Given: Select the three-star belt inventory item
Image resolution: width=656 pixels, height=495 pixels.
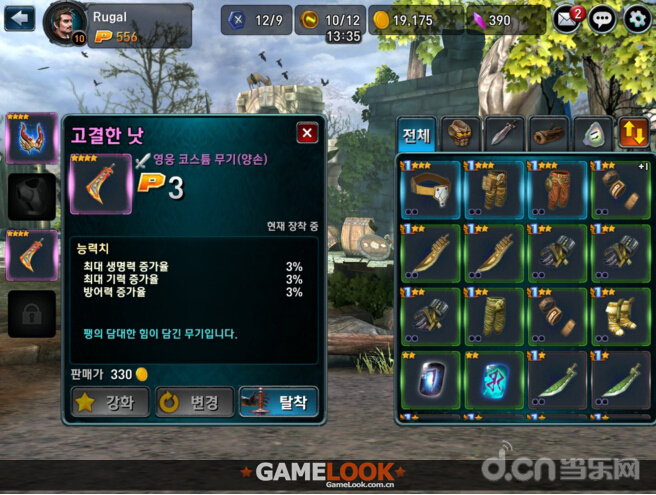Looking at the screenshot, I should [430, 189].
